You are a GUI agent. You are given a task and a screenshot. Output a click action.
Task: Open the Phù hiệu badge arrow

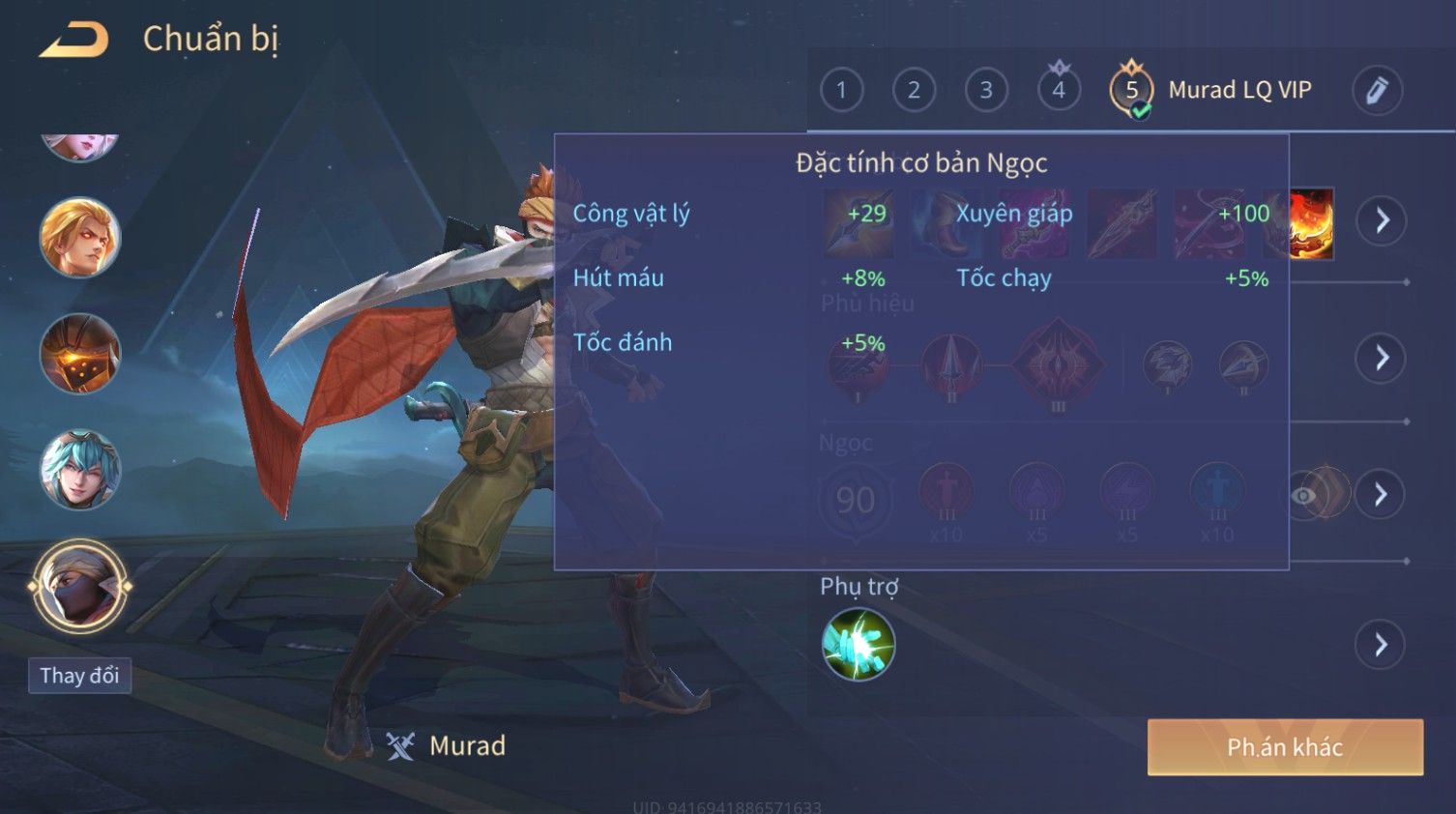pos(1382,359)
